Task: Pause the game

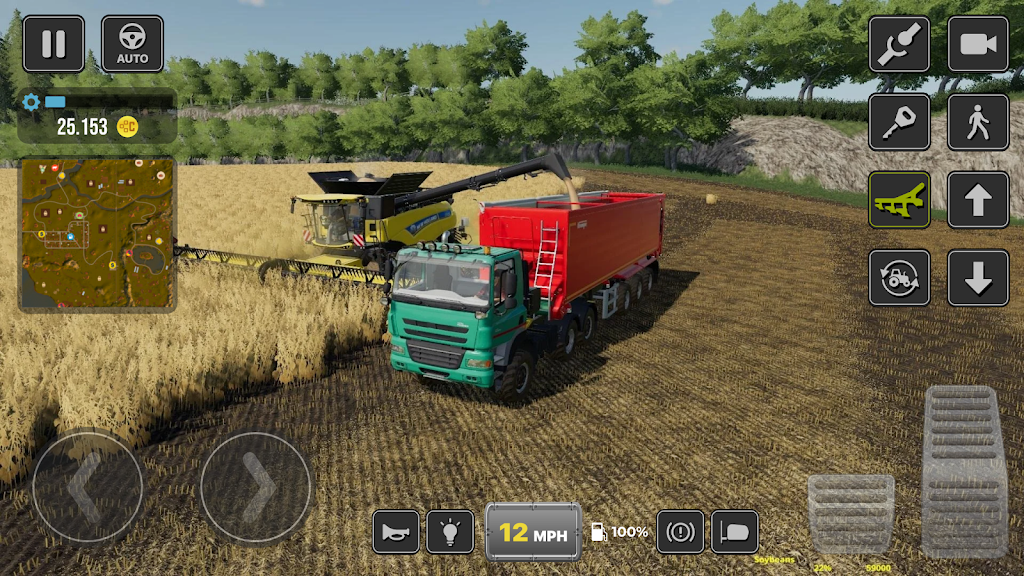Action: [53, 44]
